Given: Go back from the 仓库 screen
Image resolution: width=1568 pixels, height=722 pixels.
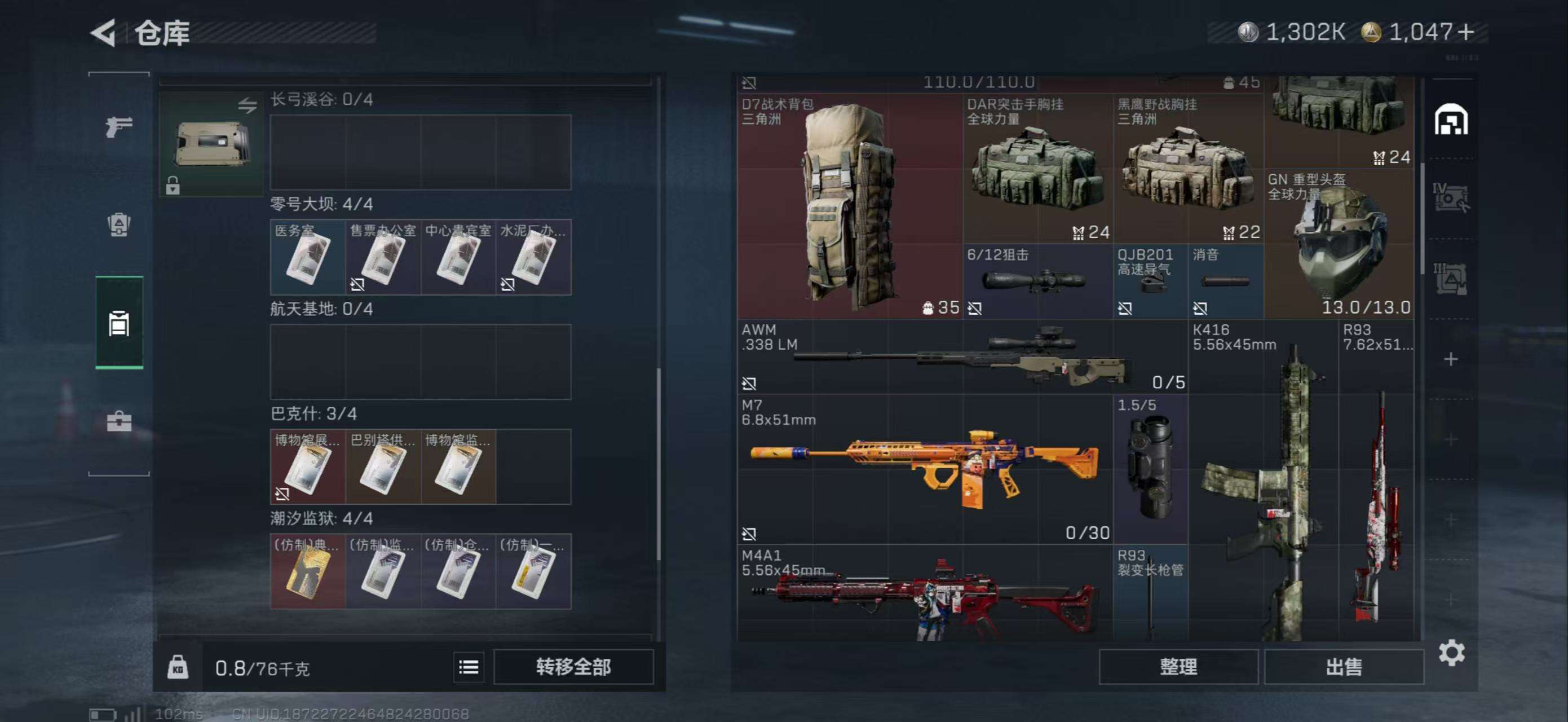Looking at the screenshot, I should pos(104,33).
